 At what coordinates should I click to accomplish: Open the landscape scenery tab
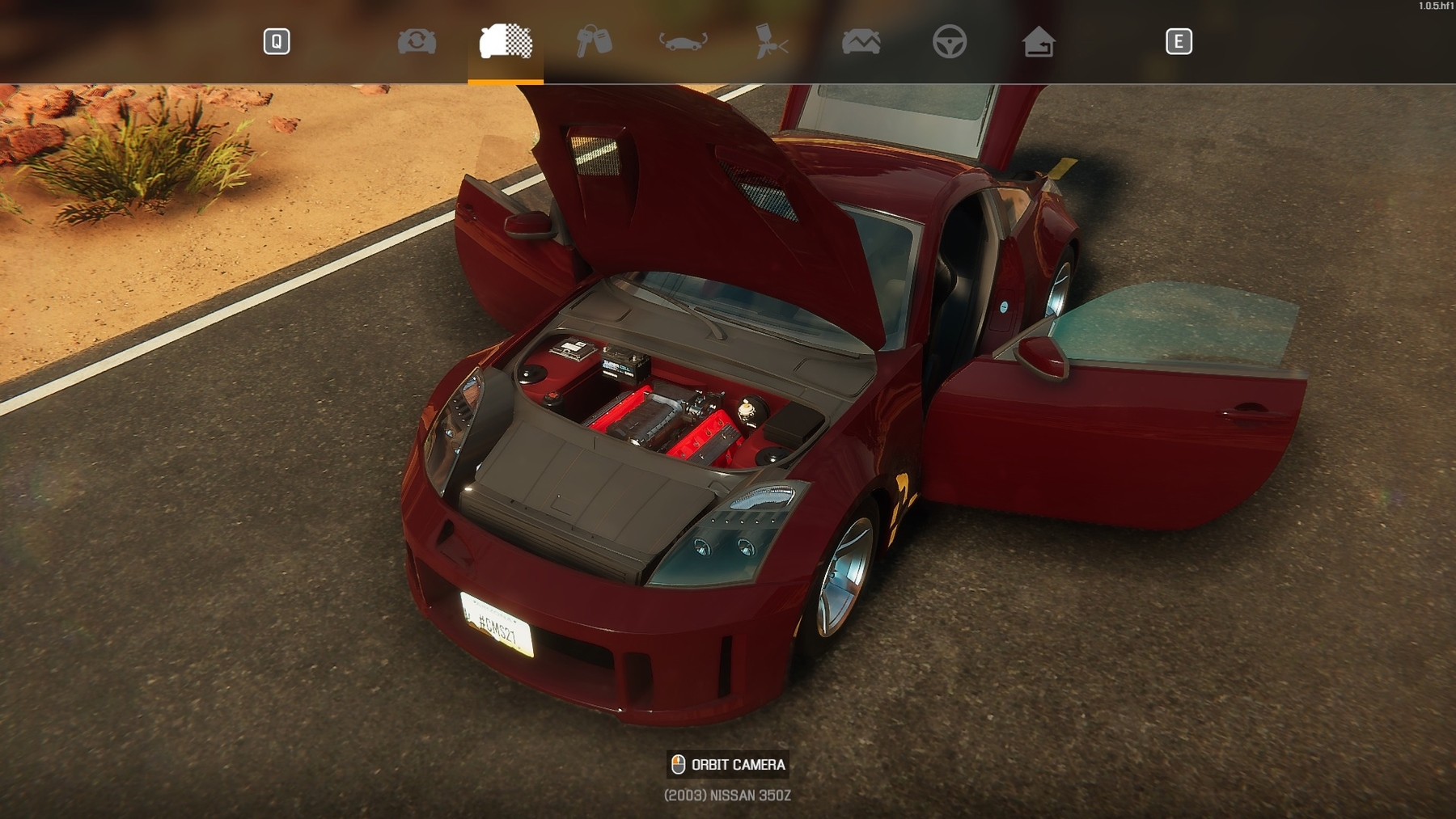point(861,41)
